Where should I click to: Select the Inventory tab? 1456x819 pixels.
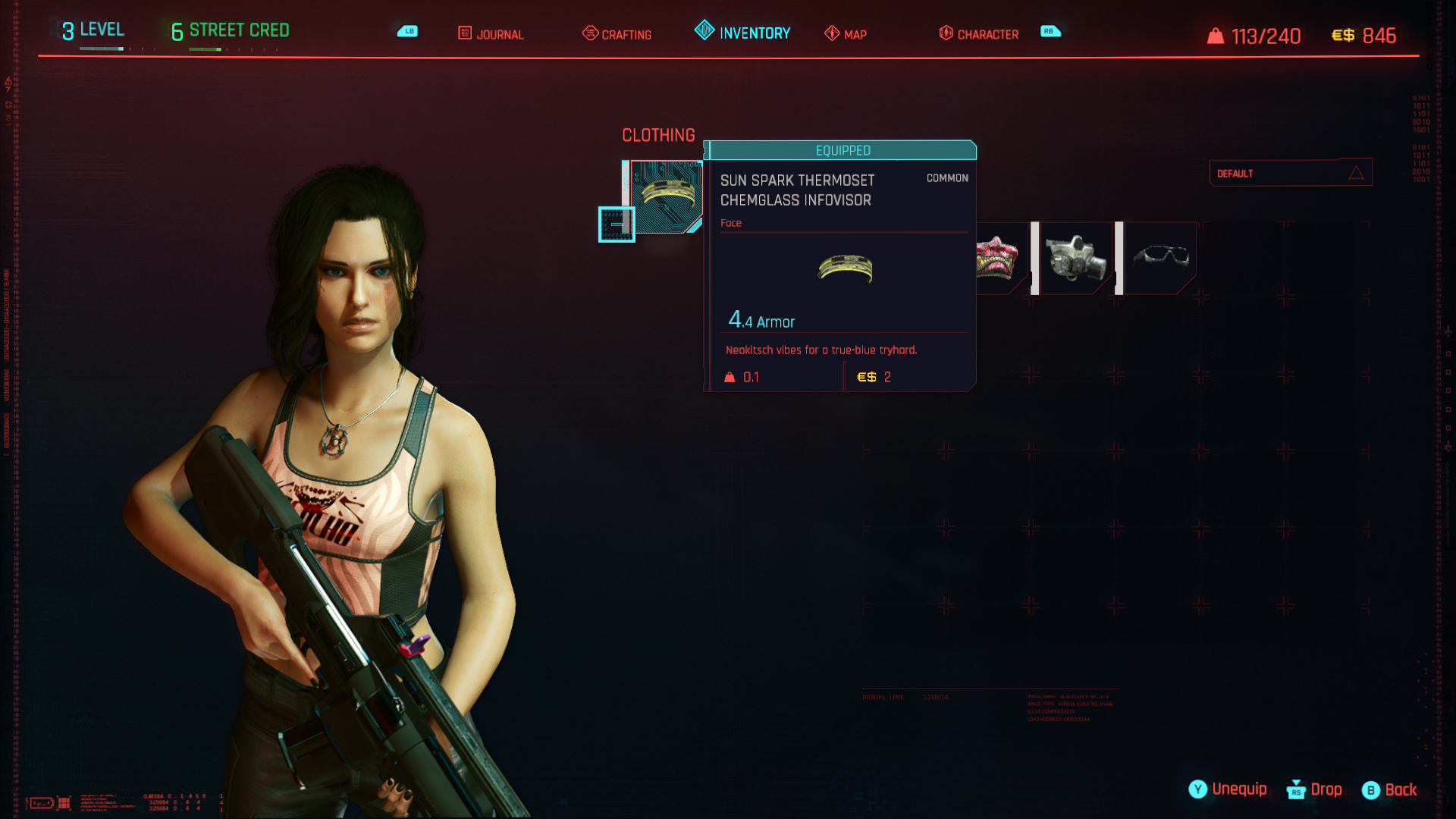click(x=742, y=33)
